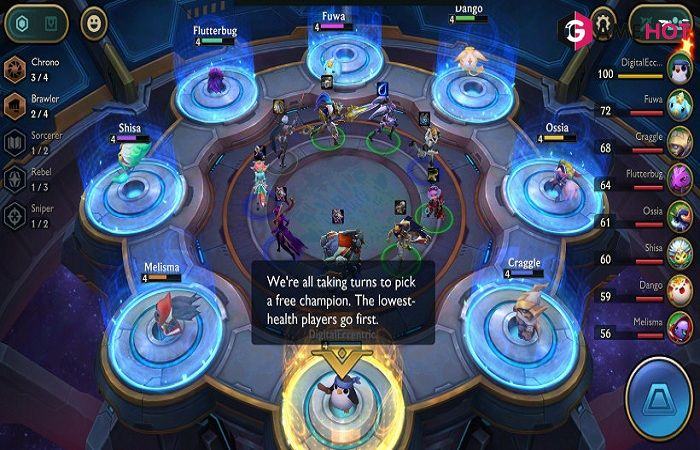Open the emote smiley face button
Image resolution: width=700 pixels, height=450 pixels.
93,22
